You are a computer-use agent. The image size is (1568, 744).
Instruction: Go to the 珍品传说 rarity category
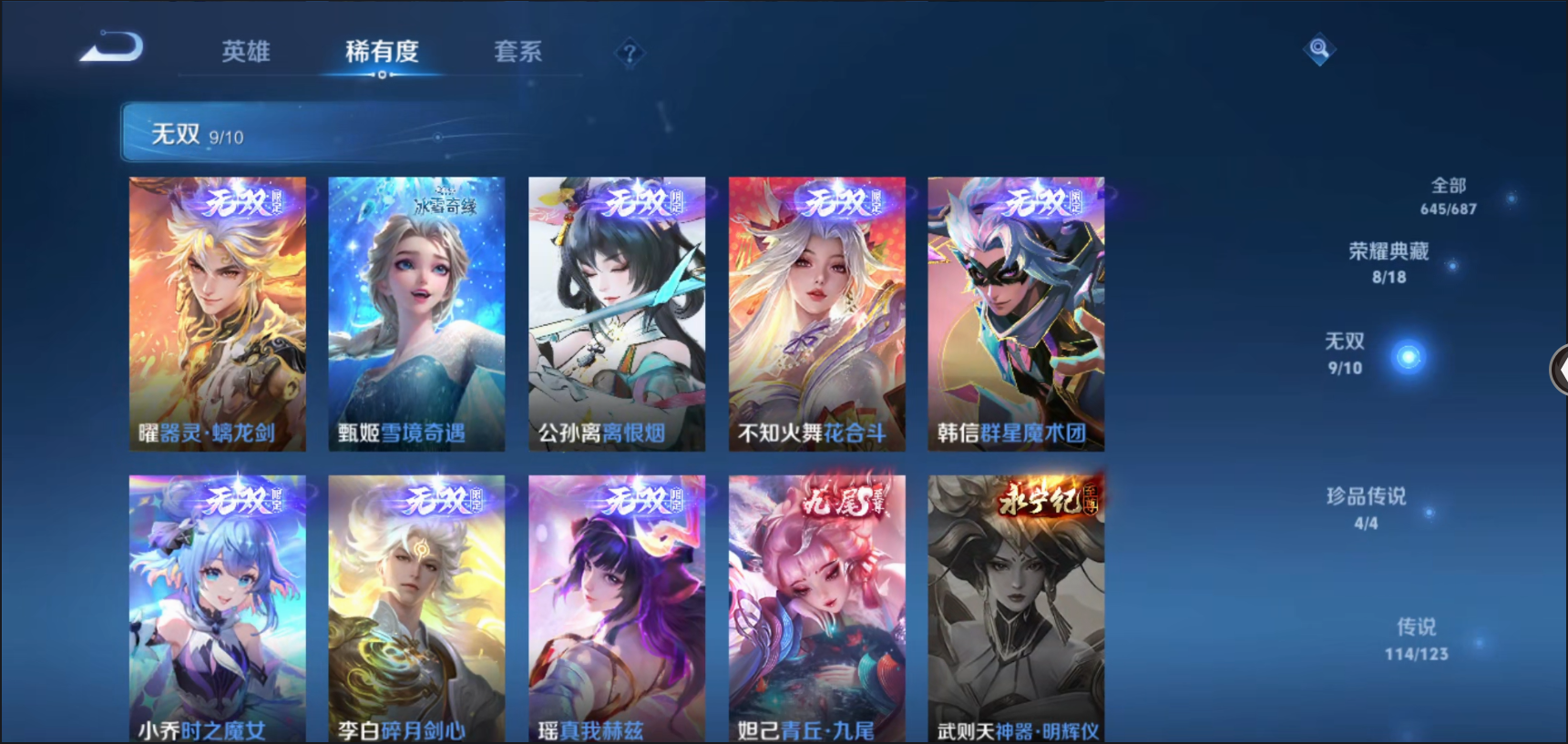1366,508
